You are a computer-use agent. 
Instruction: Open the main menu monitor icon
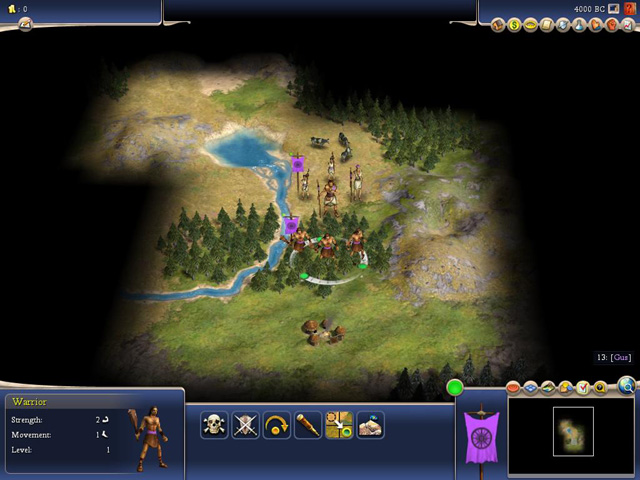coord(613,9)
